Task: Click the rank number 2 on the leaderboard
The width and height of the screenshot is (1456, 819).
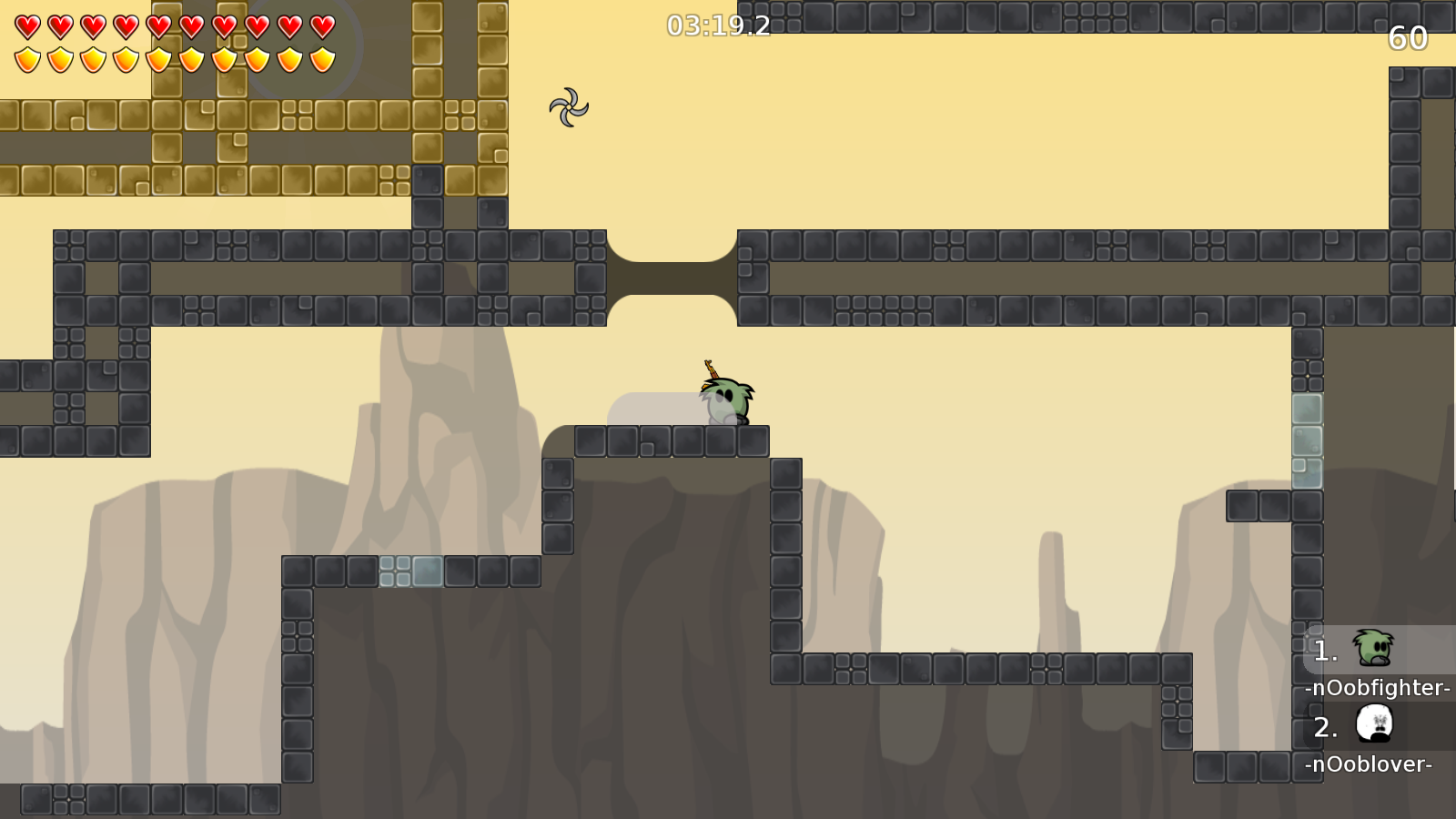Action: pos(1325,727)
